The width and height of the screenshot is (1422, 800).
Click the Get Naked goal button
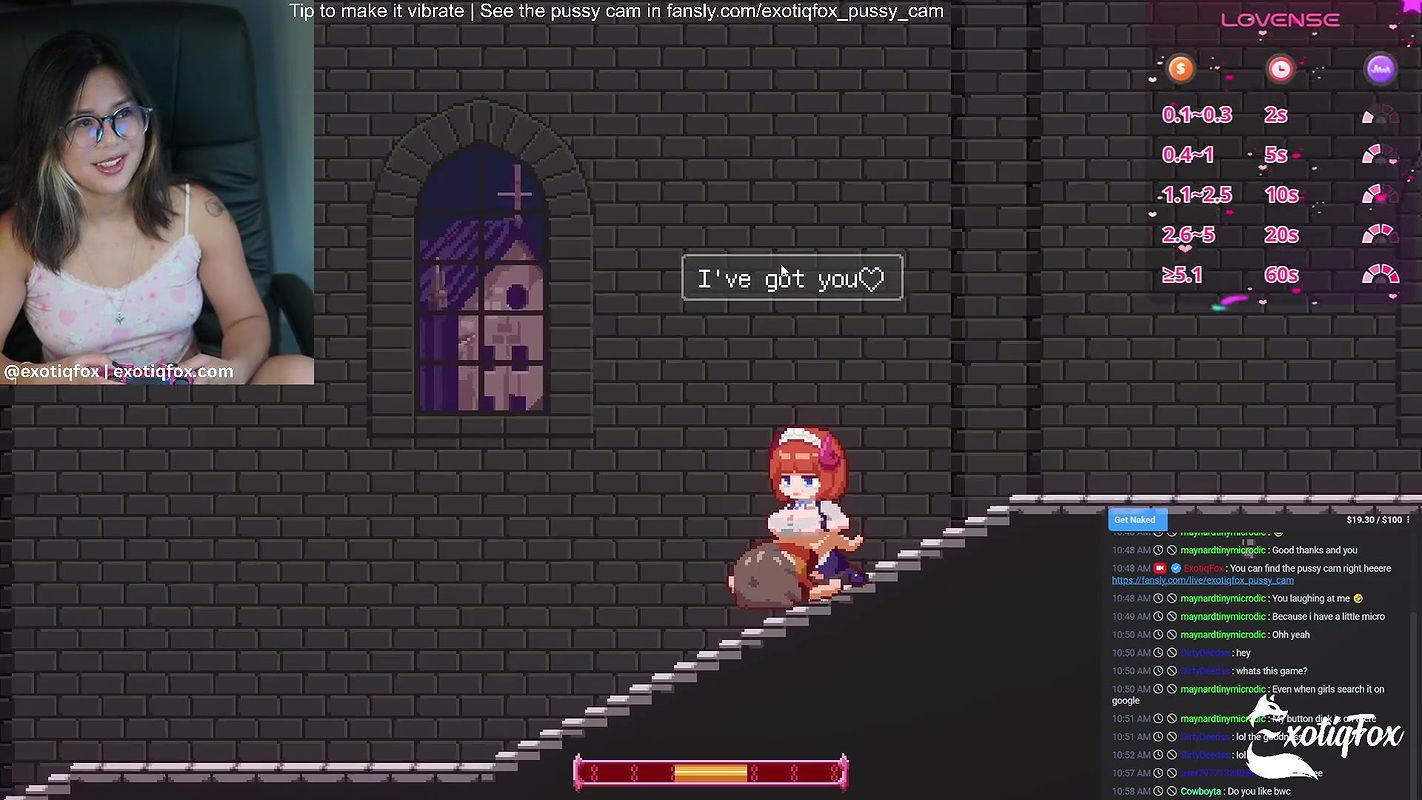click(x=1135, y=519)
